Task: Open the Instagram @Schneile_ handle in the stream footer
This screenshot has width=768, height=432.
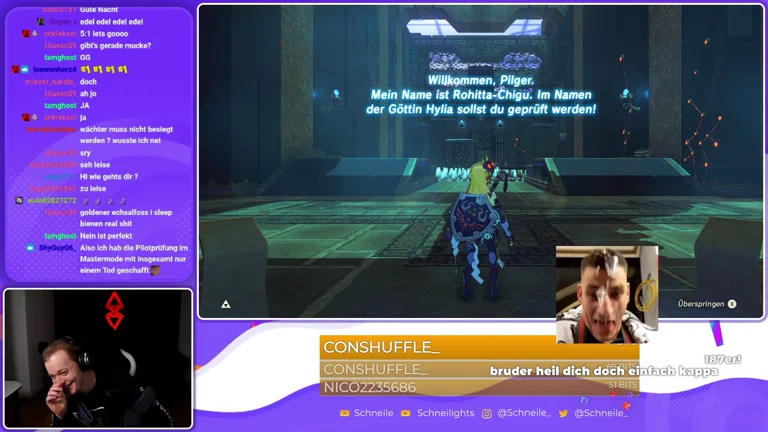Action: (523, 413)
